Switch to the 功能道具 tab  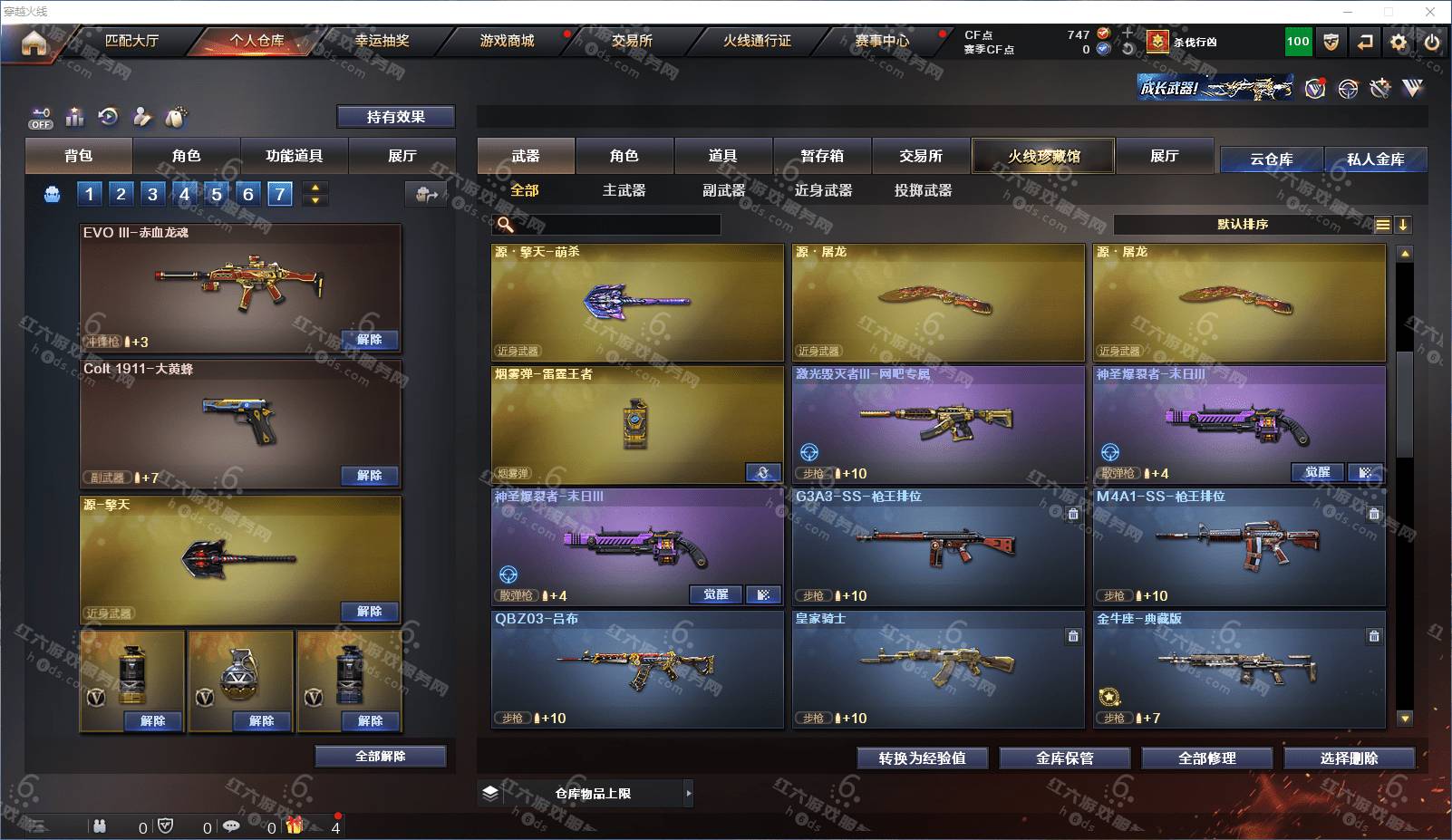tap(294, 156)
